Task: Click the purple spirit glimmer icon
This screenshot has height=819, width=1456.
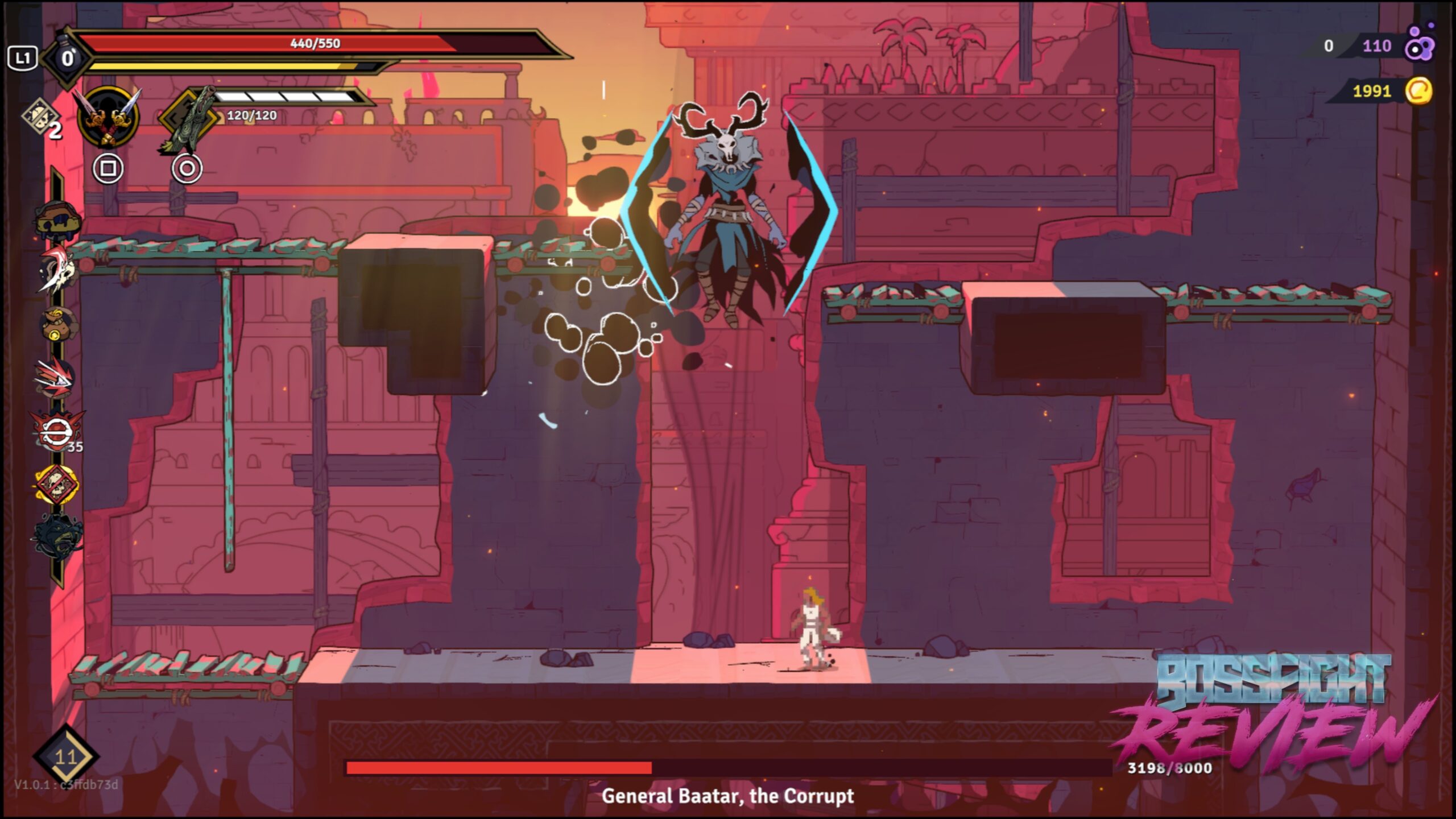Action: [x=1420, y=44]
